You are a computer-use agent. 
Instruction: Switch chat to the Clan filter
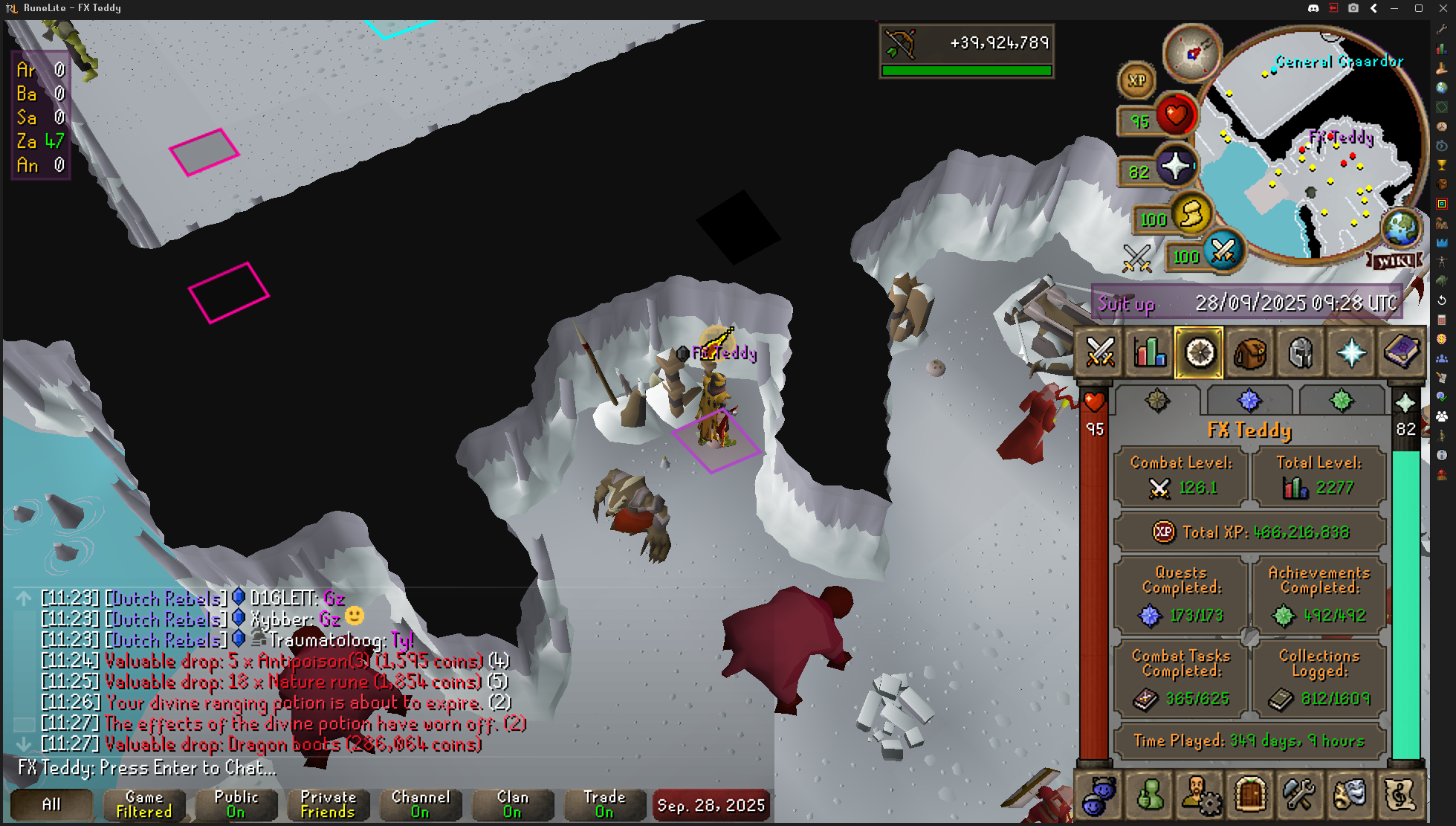[512, 804]
